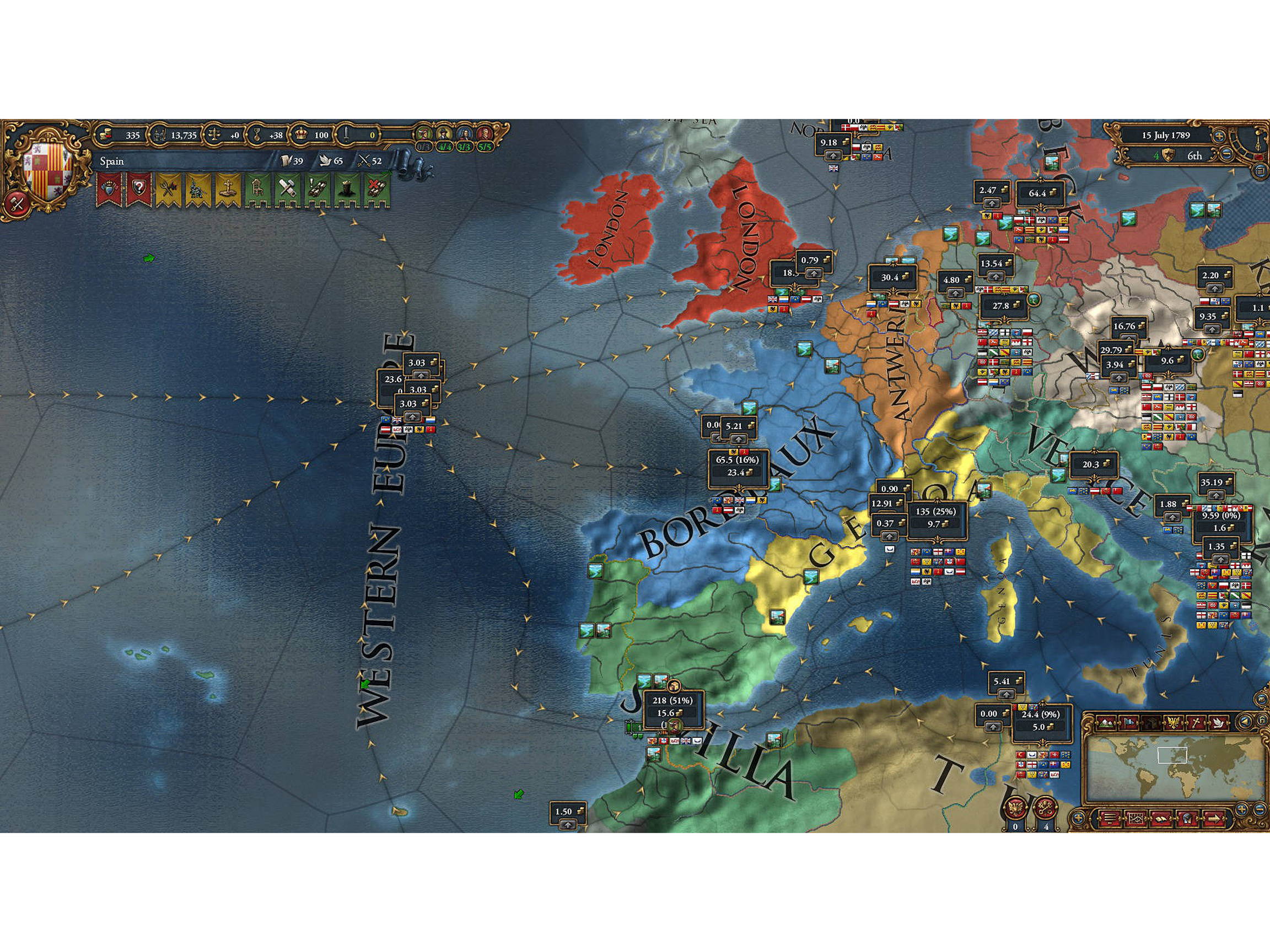The height and width of the screenshot is (952, 1270).
Task: Click the white viewport rectangle on the minimap
Action: (x=1173, y=756)
